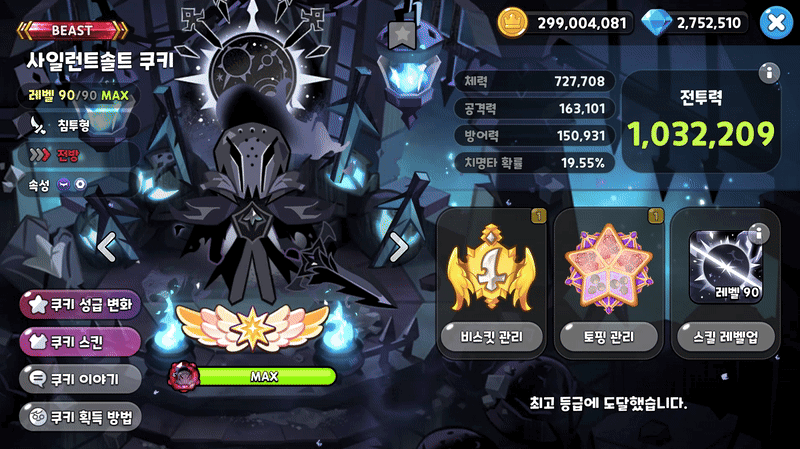Show 쿠키 획득 방법 info
This screenshot has width=800, height=449.
80,417
